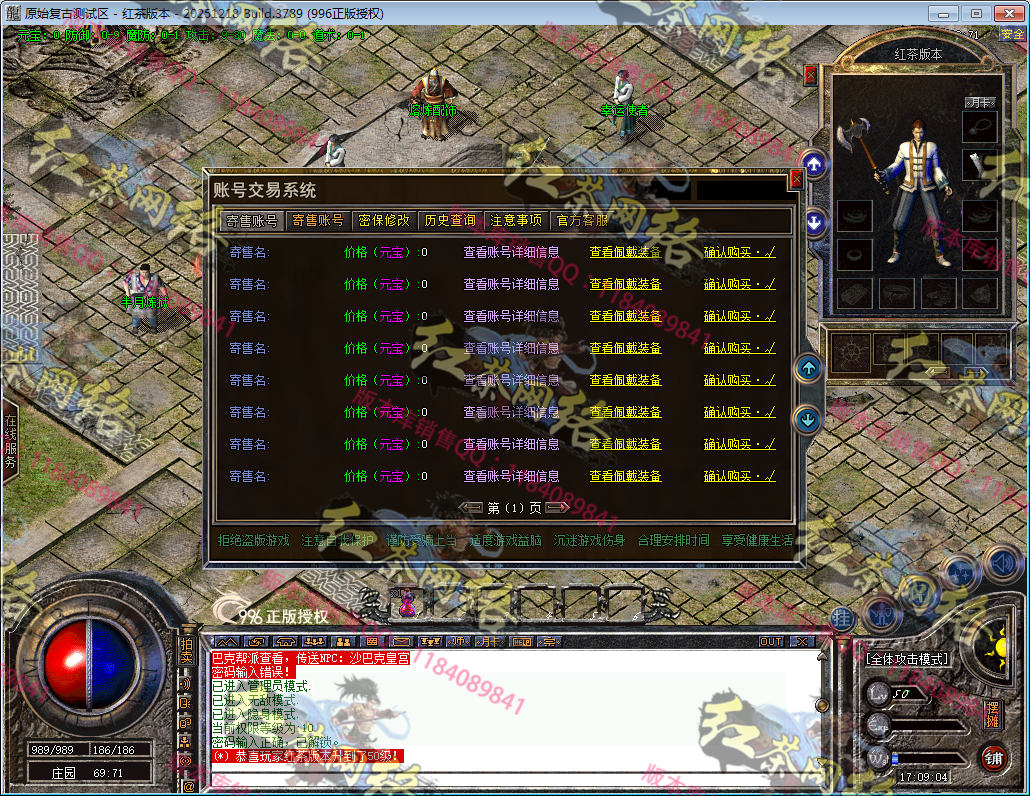Maximize the game window
Viewport: 1030px width, 796px height.
click(976, 13)
